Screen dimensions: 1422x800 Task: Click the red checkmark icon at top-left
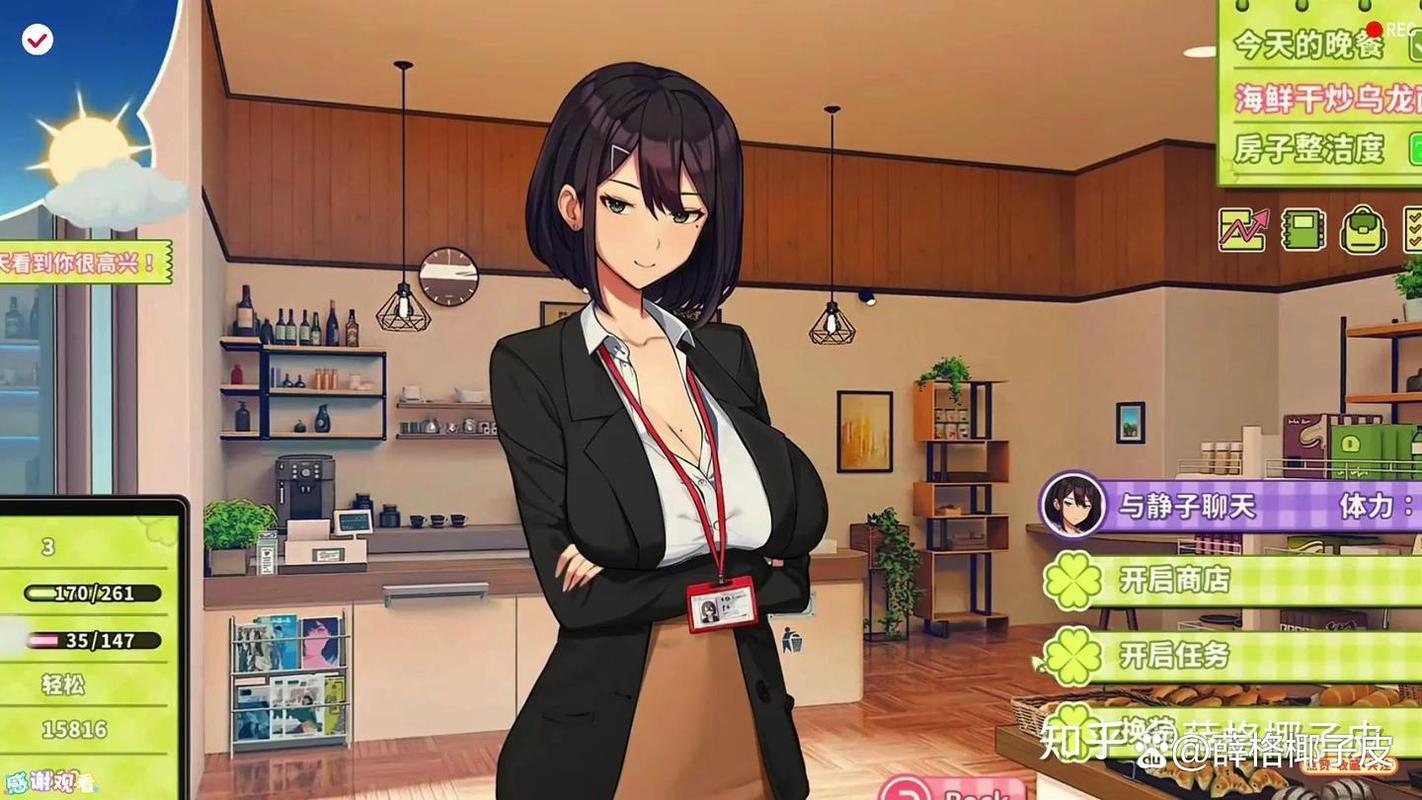coord(37,38)
